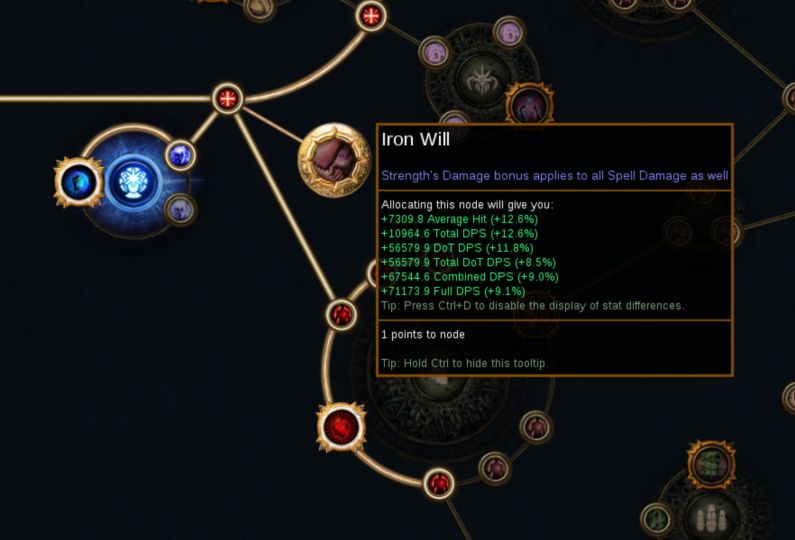The height and width of the screenshot is (540, 795).
Task: Choose the red spiky-framed notable node
Action: point(341,428)
